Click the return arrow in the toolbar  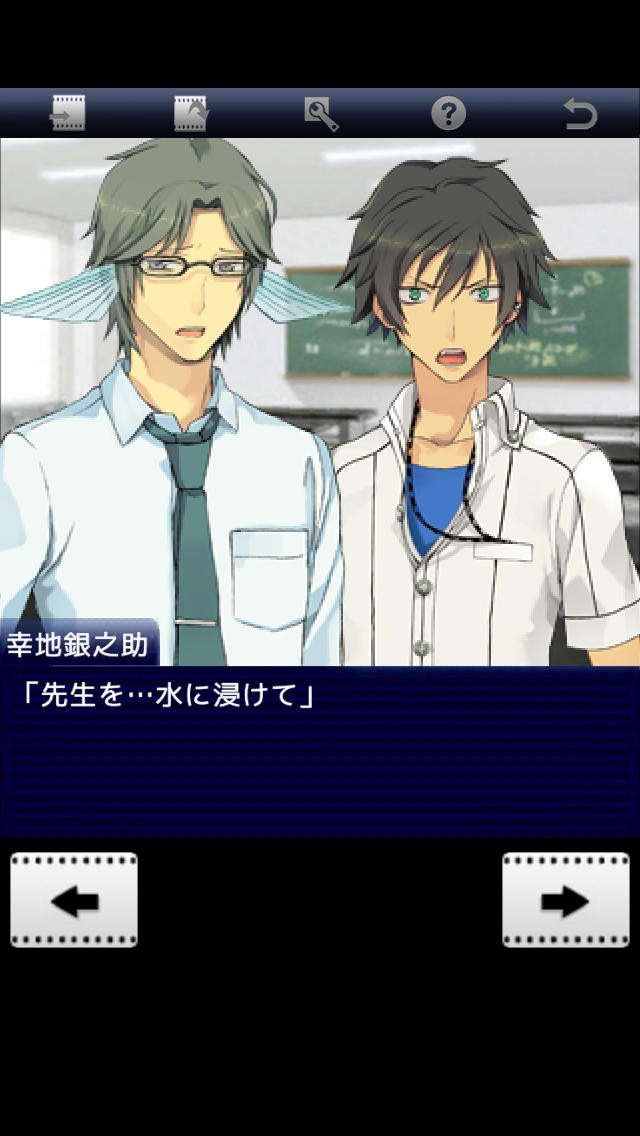pos(580,113)
